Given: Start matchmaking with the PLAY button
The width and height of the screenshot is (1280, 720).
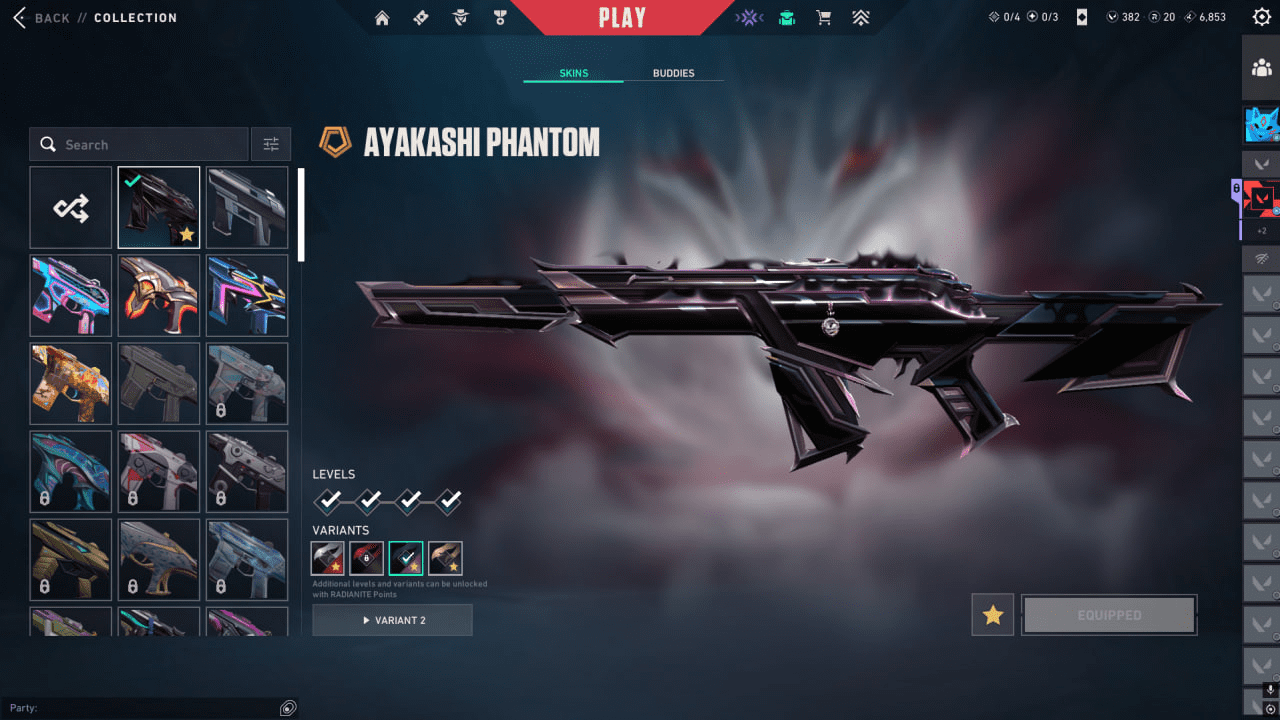Looking at the screenshot, I should [x=622, y=18].
